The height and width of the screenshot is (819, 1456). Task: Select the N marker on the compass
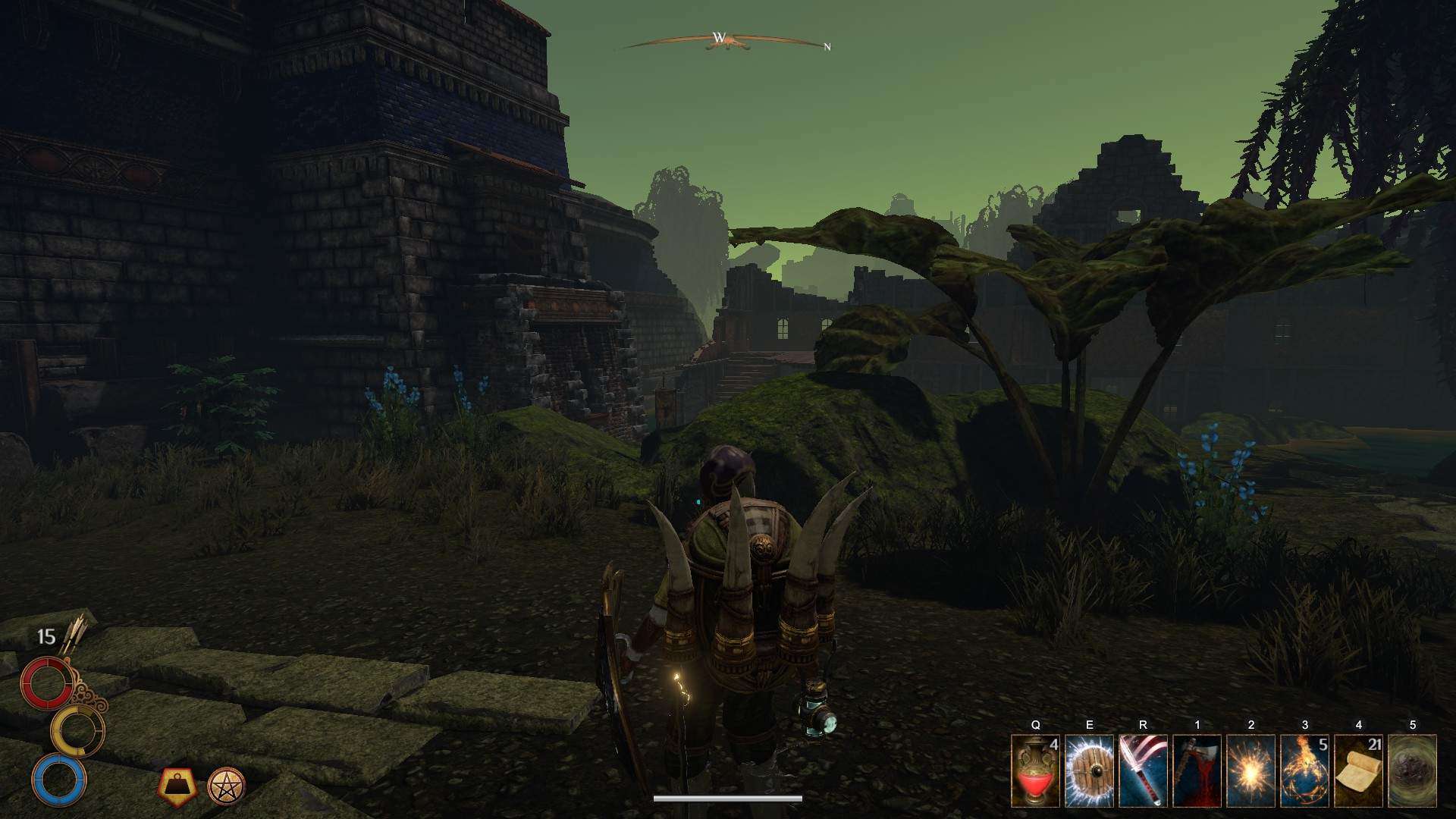pos(828,47)
